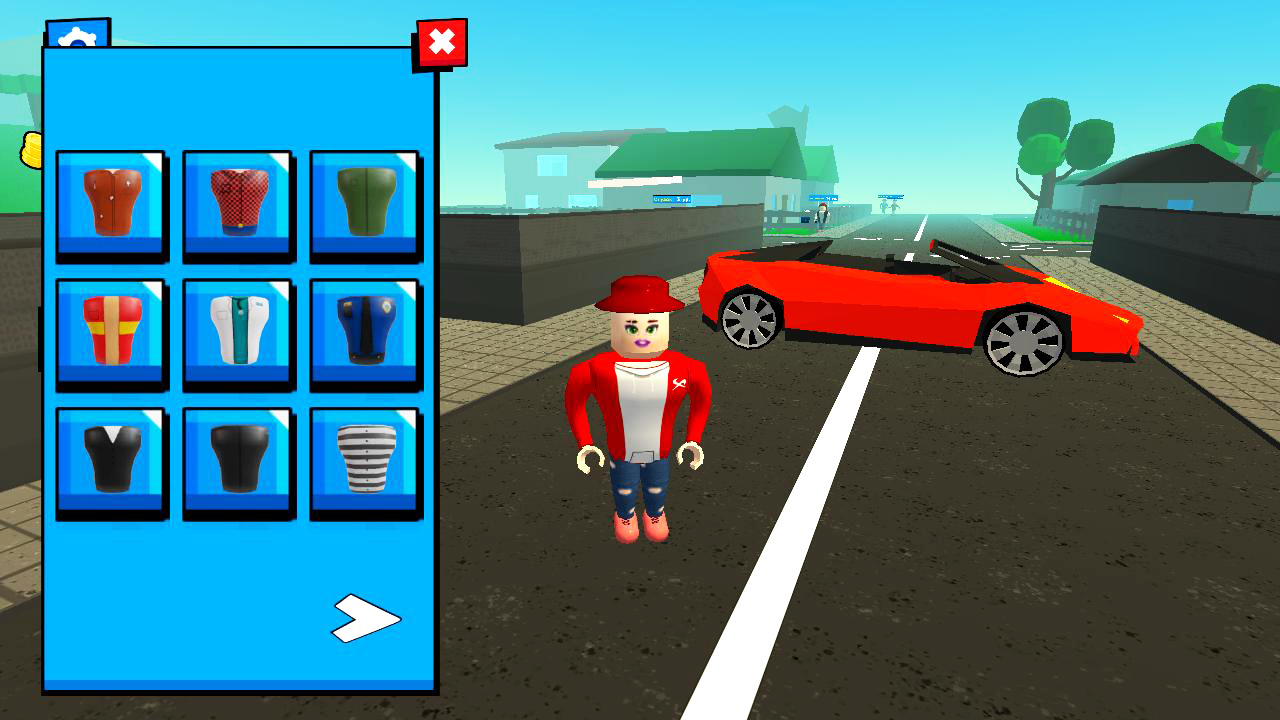Select the white collared shirt outfit

tap(238, 332)
